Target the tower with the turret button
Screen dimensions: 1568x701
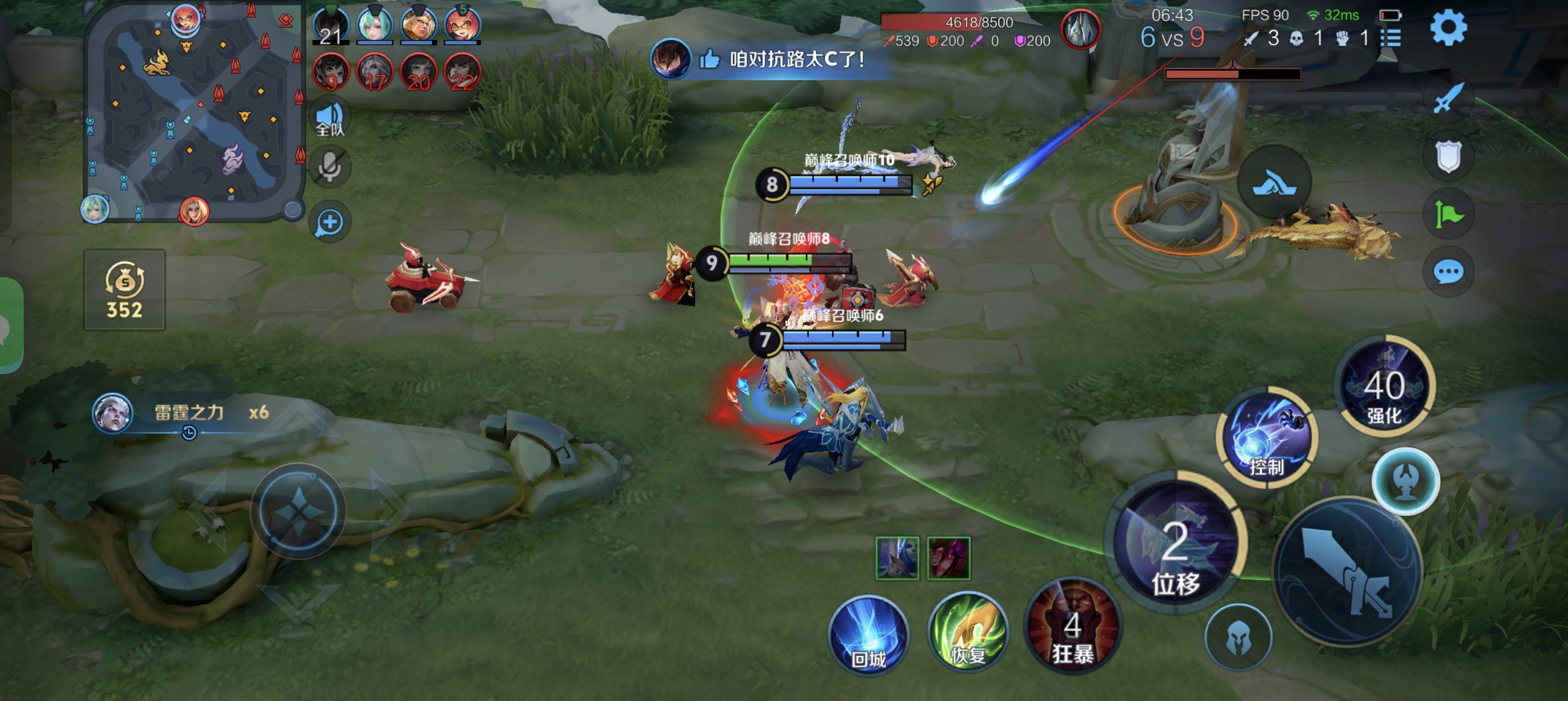click(x=1406, y=481)
